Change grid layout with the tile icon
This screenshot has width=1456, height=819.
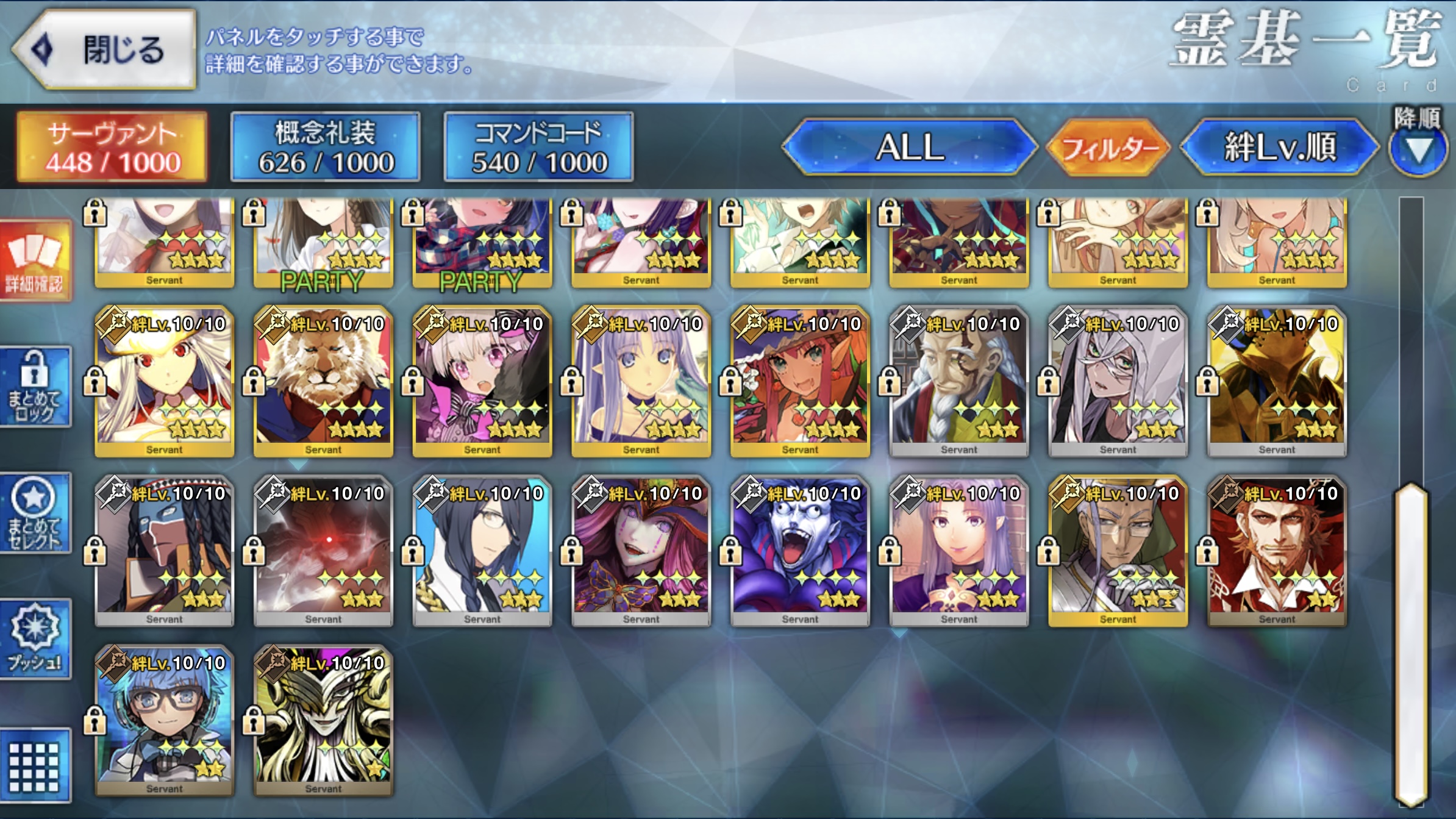[35, 766]
